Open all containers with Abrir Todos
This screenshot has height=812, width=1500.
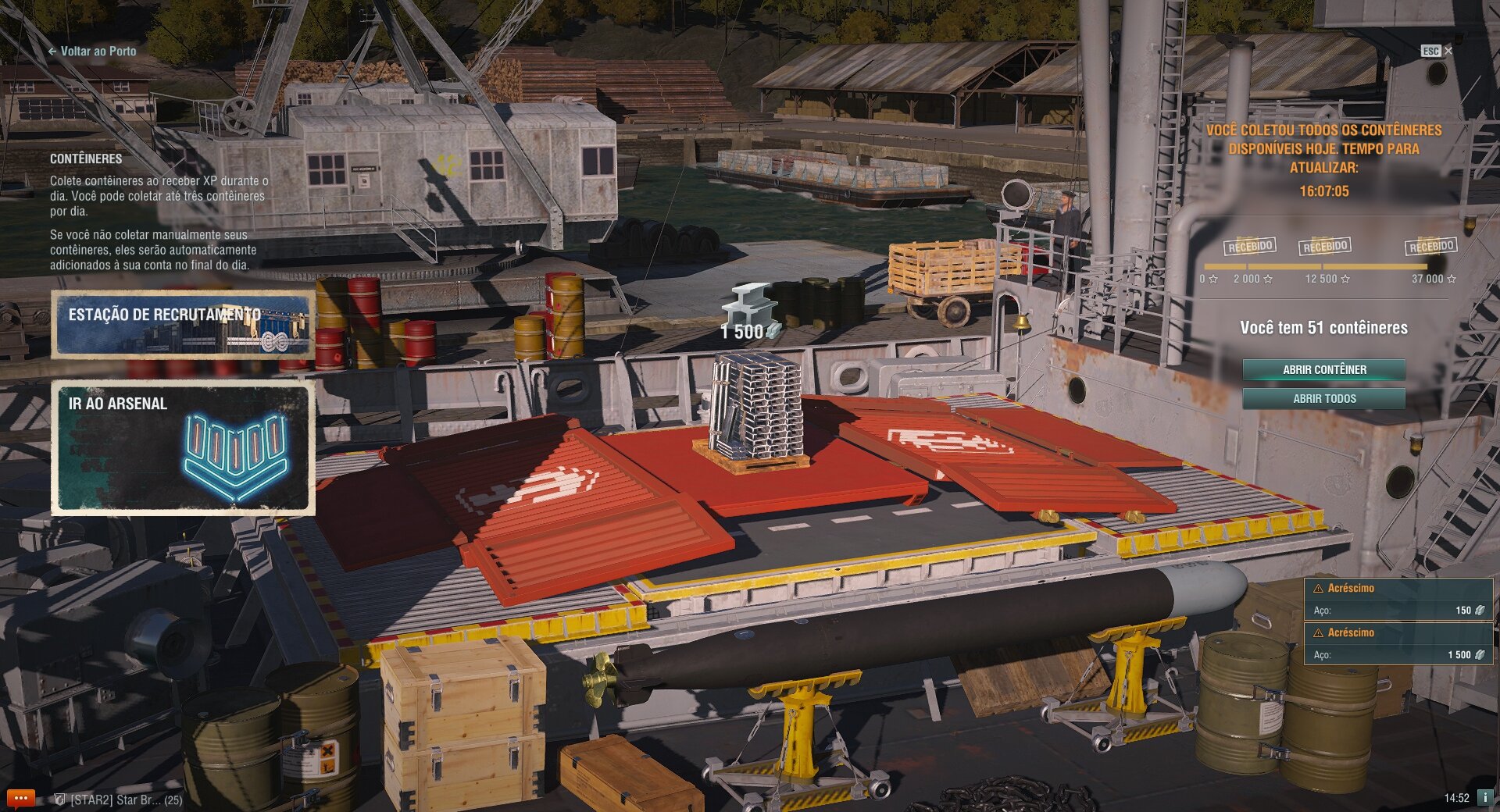[x=1324, y=399]
